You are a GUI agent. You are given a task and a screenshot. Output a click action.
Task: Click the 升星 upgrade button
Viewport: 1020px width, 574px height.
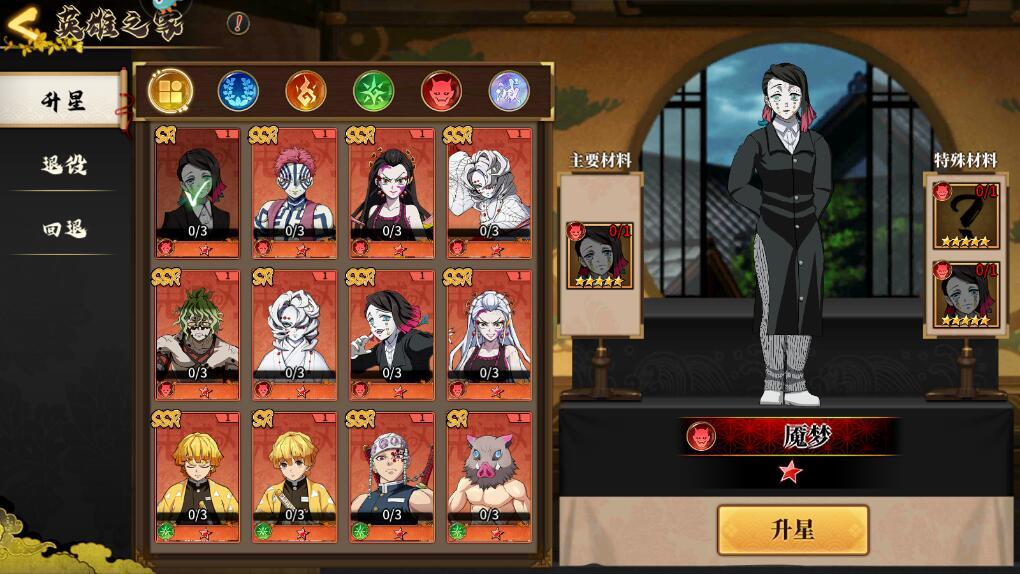click(792, 529)
